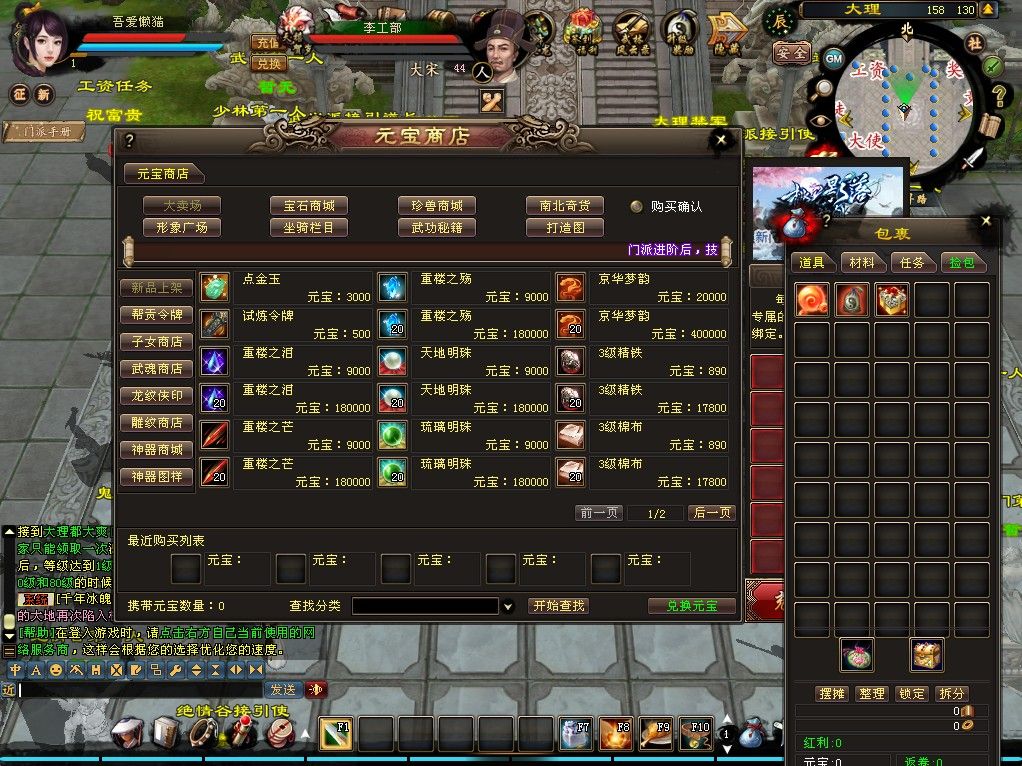Switch to the 材料 bag tab
Image resolution: width=1022 pixels, height=766 pixels.
point(861,262)
